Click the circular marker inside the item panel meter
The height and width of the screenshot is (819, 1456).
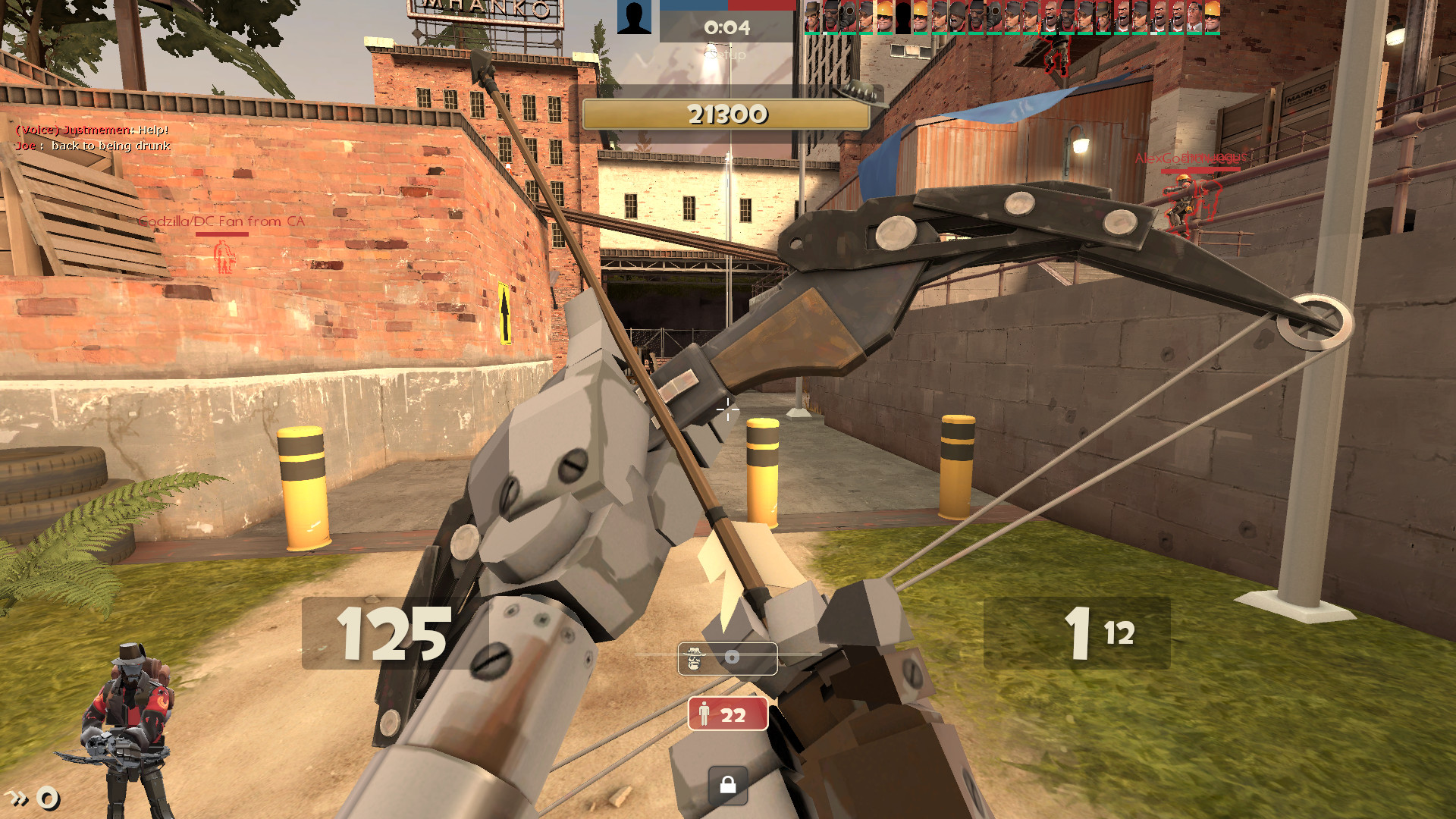click(x=732, y=657)
